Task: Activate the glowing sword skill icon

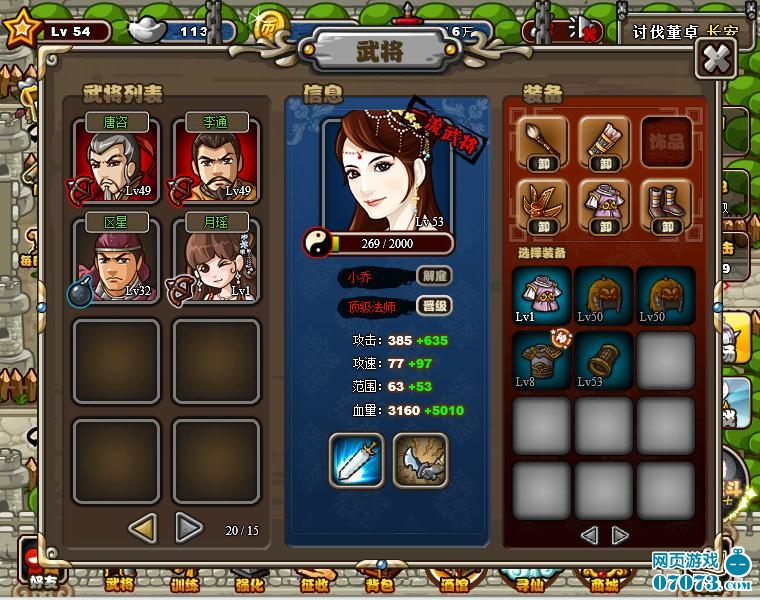Action: (x=356, y=460)
